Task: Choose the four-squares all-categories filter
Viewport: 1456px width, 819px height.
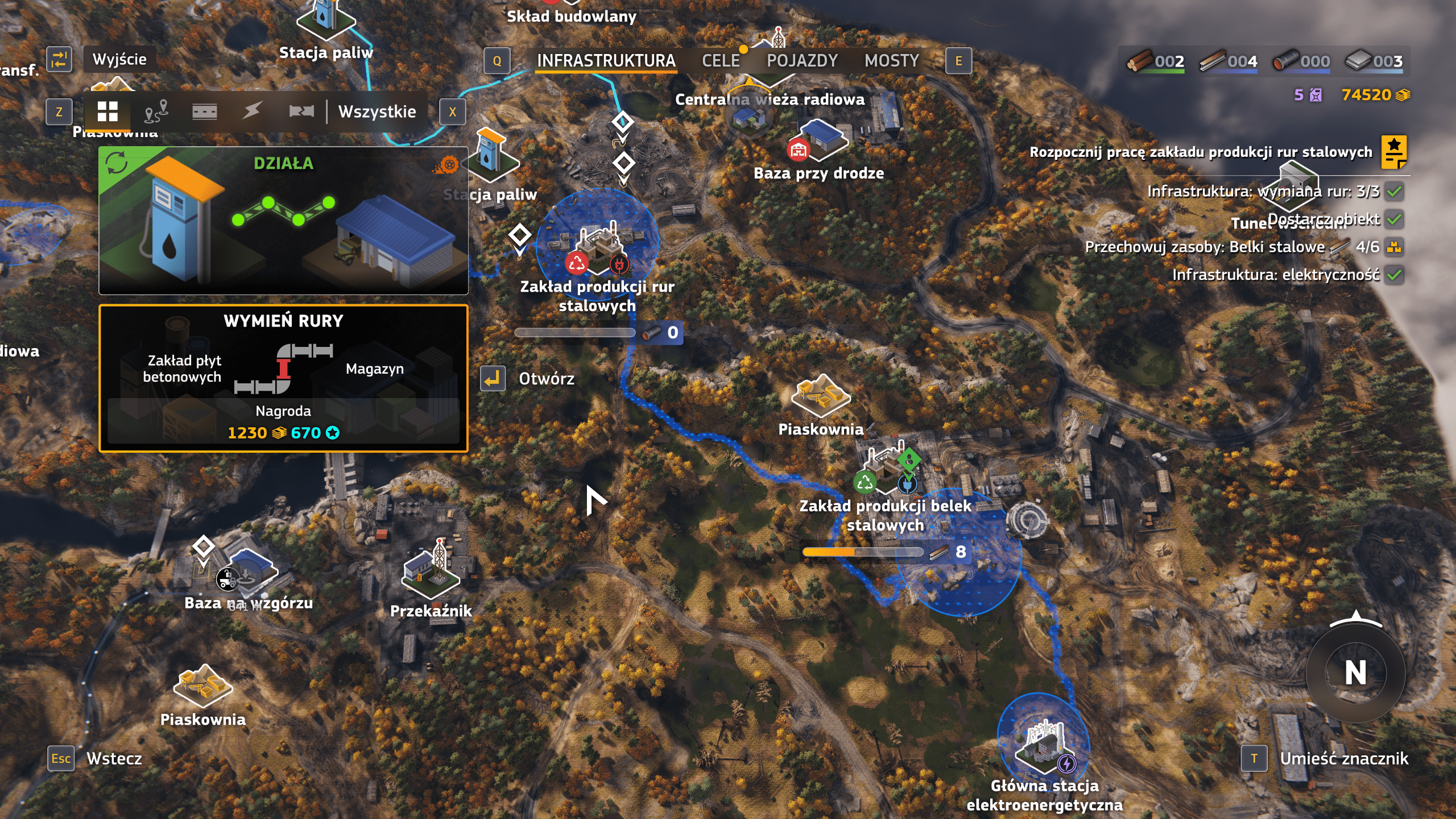Action: click(x=107, y=111)
